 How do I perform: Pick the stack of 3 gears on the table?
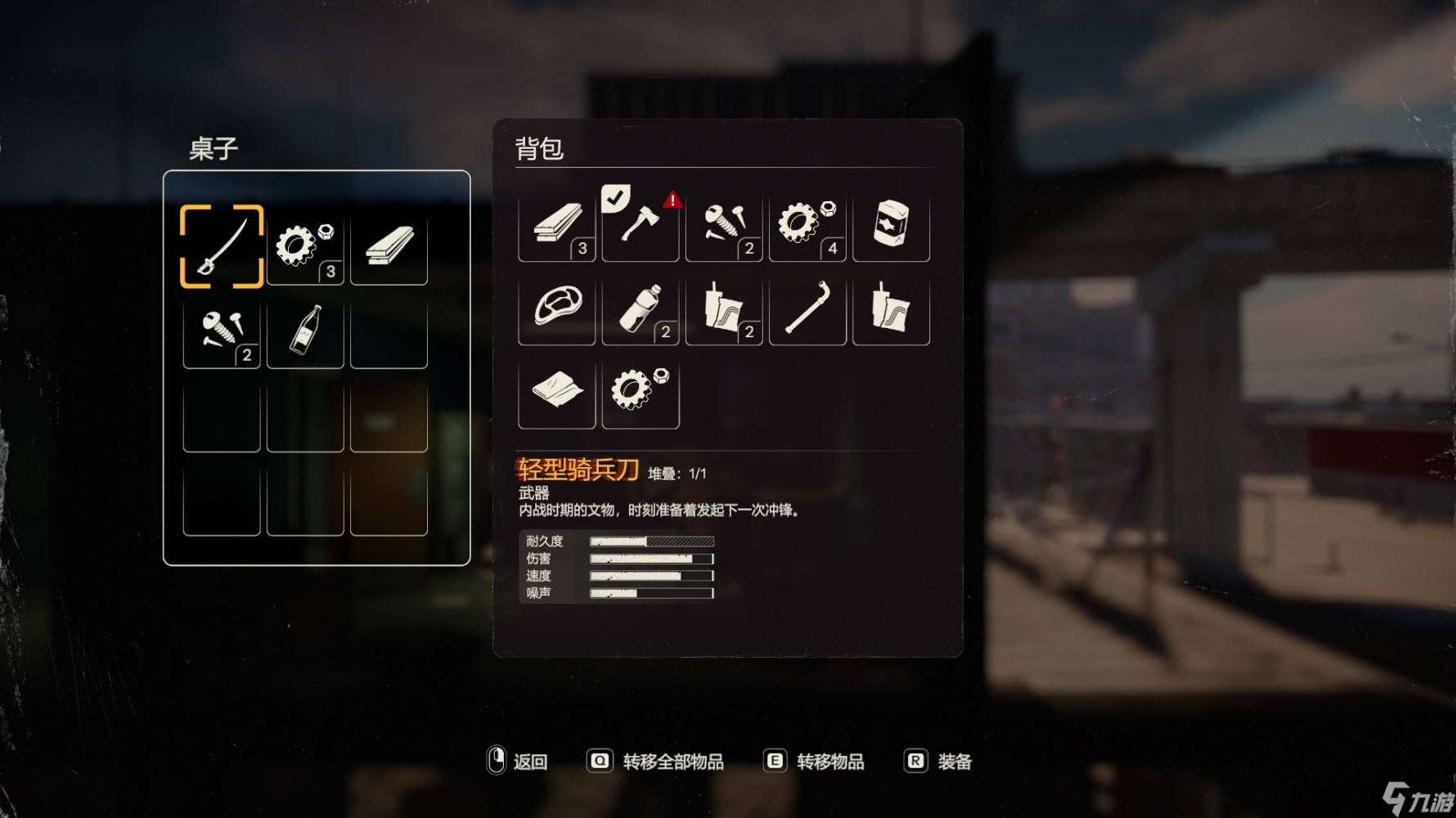[305, 246]
